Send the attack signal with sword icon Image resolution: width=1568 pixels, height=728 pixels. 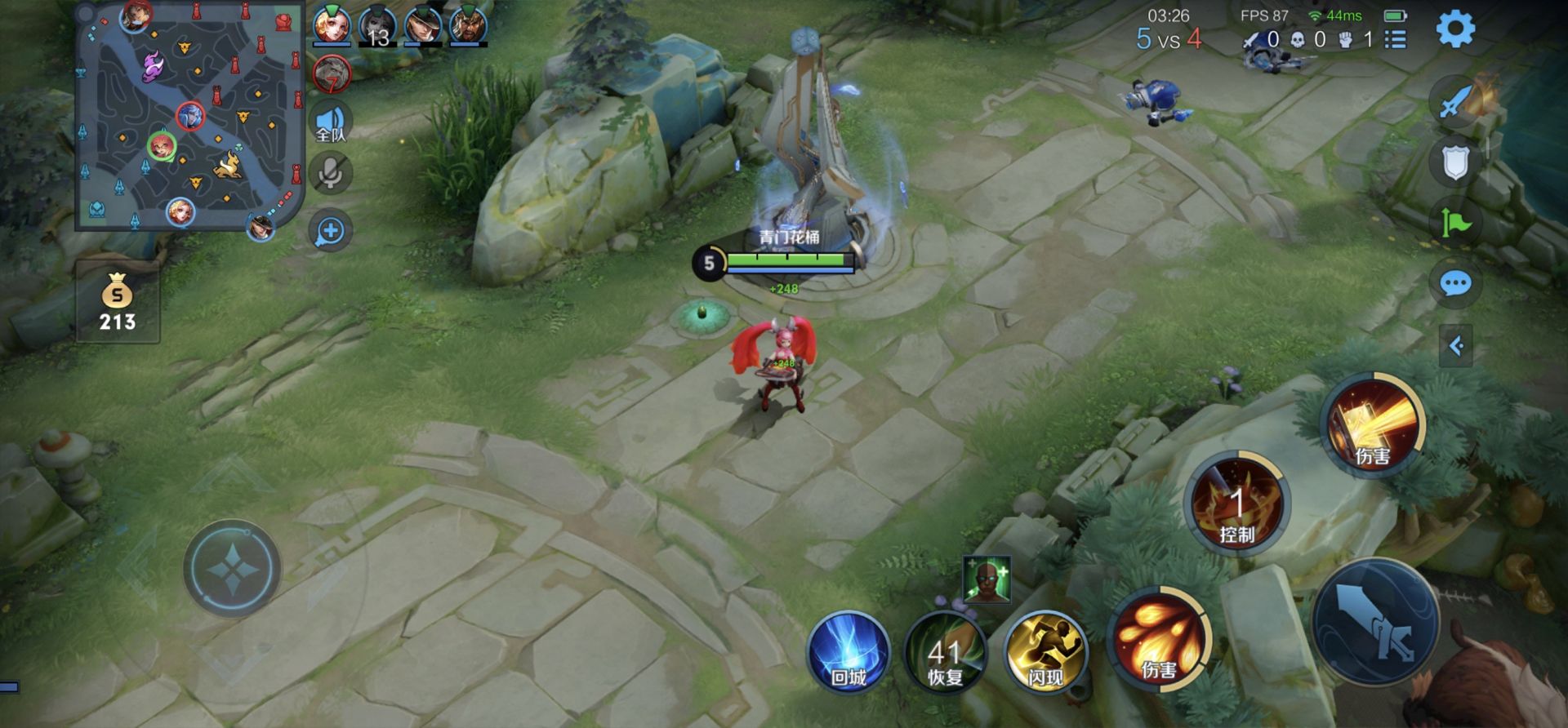pos(1455,103)
